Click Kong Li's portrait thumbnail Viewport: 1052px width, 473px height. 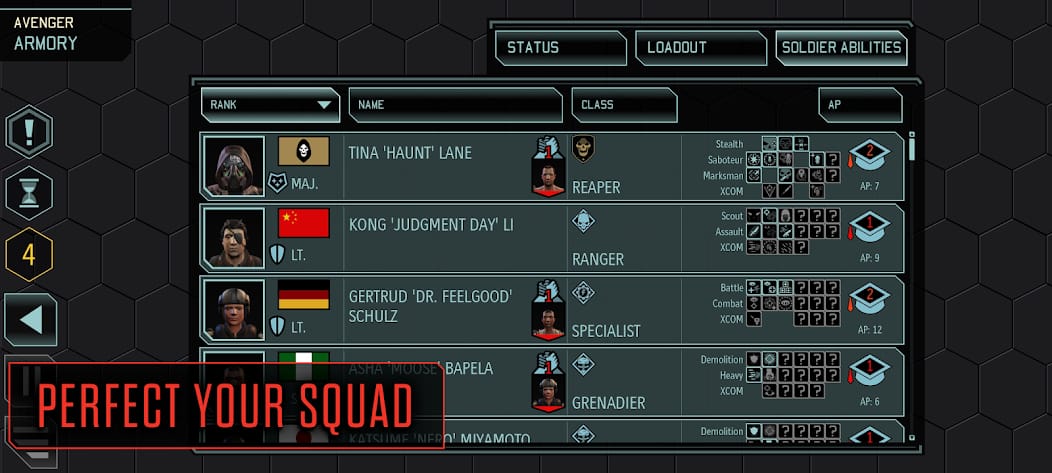pyautogui.click(x=233, y=238)
